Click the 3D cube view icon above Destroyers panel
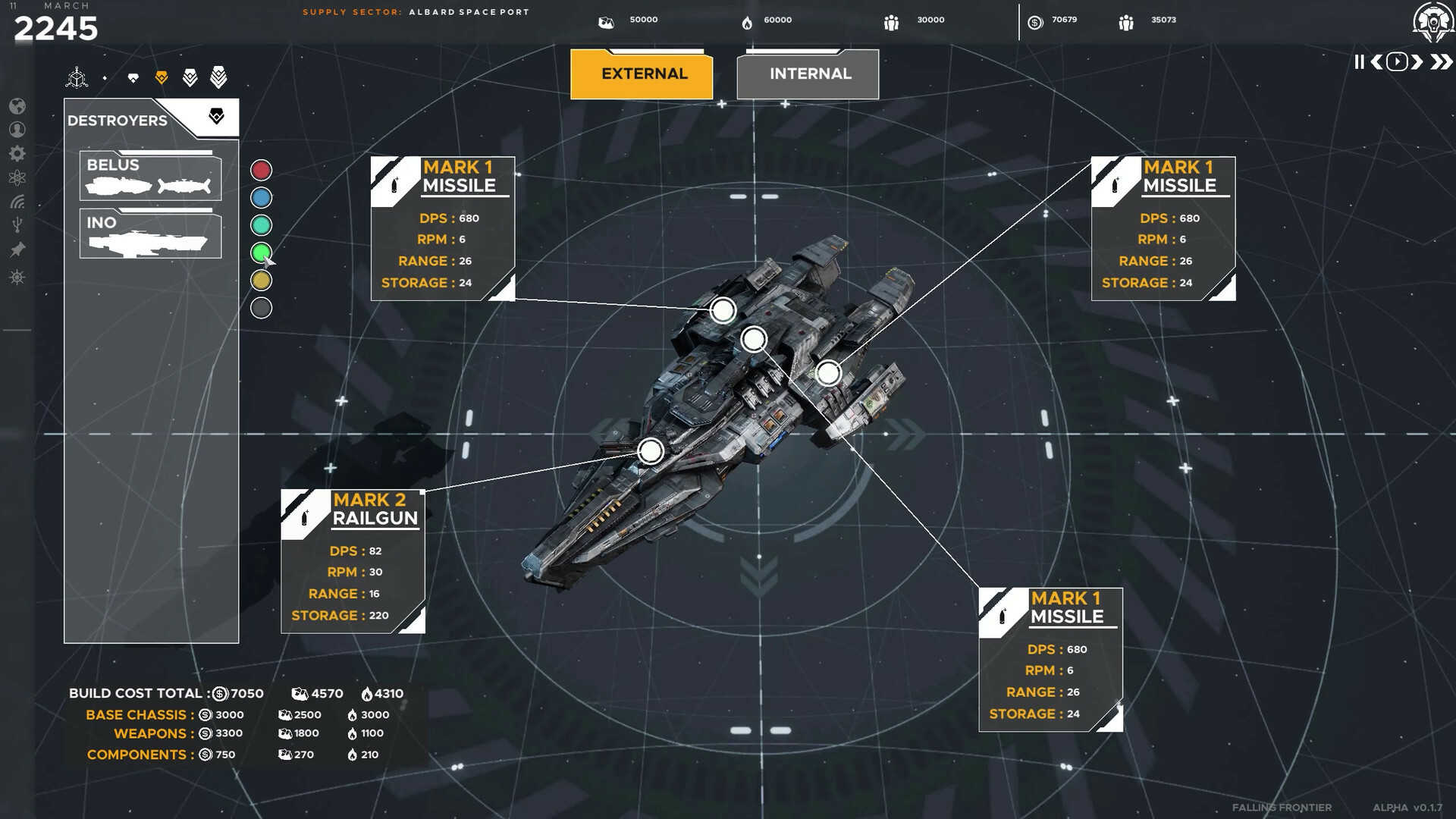The height and width of the screenshot is (819, 1456). (77, 77)
